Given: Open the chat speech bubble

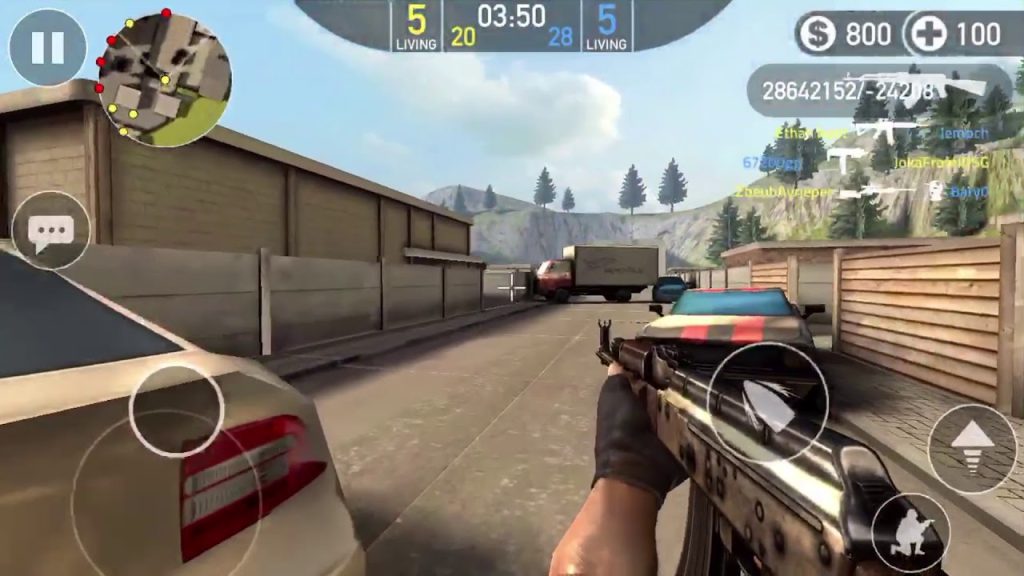Looking at the screenshot, I should click(x=50, y=232).
